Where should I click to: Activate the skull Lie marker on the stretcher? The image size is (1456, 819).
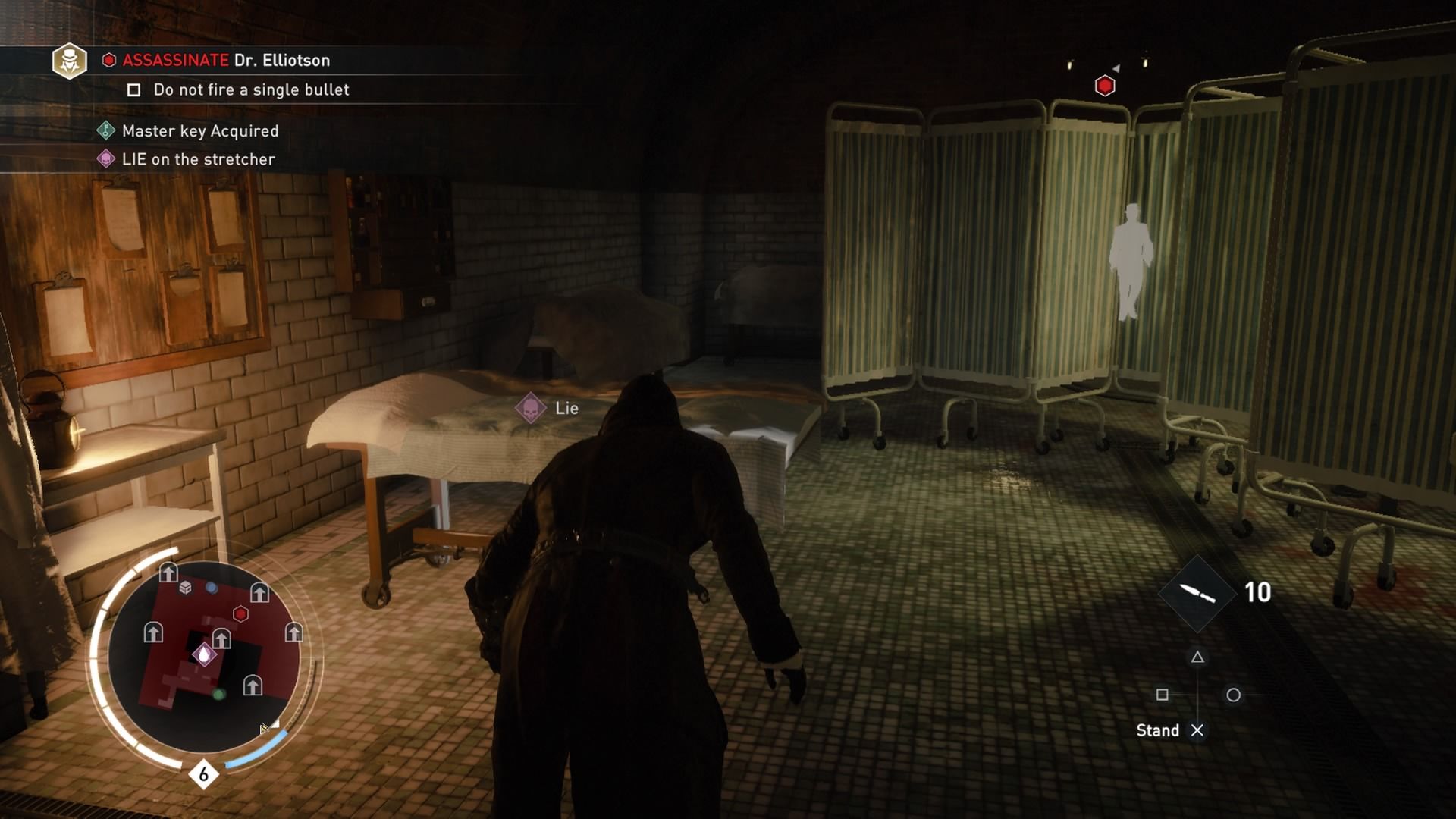531,409
